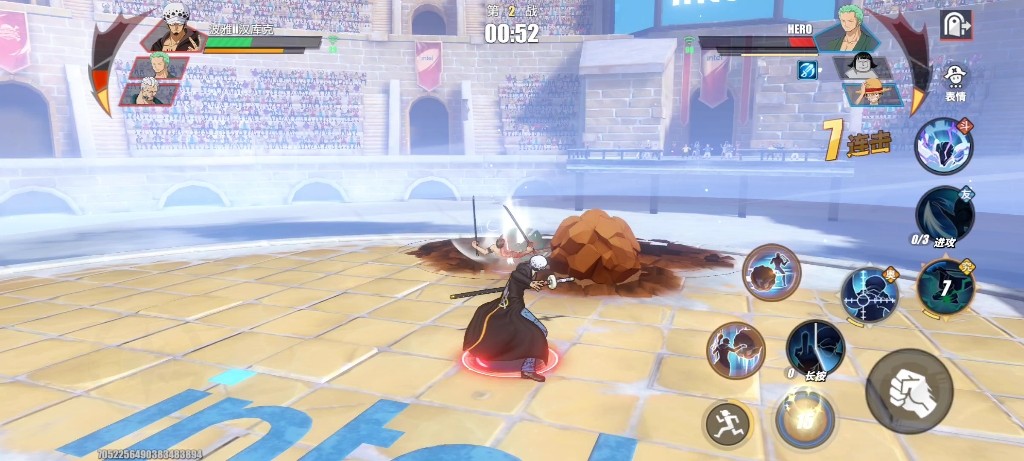Screen dimensions: 1024x461
Task: Select the enemy Luffy portrait
Action: (866, 93)
